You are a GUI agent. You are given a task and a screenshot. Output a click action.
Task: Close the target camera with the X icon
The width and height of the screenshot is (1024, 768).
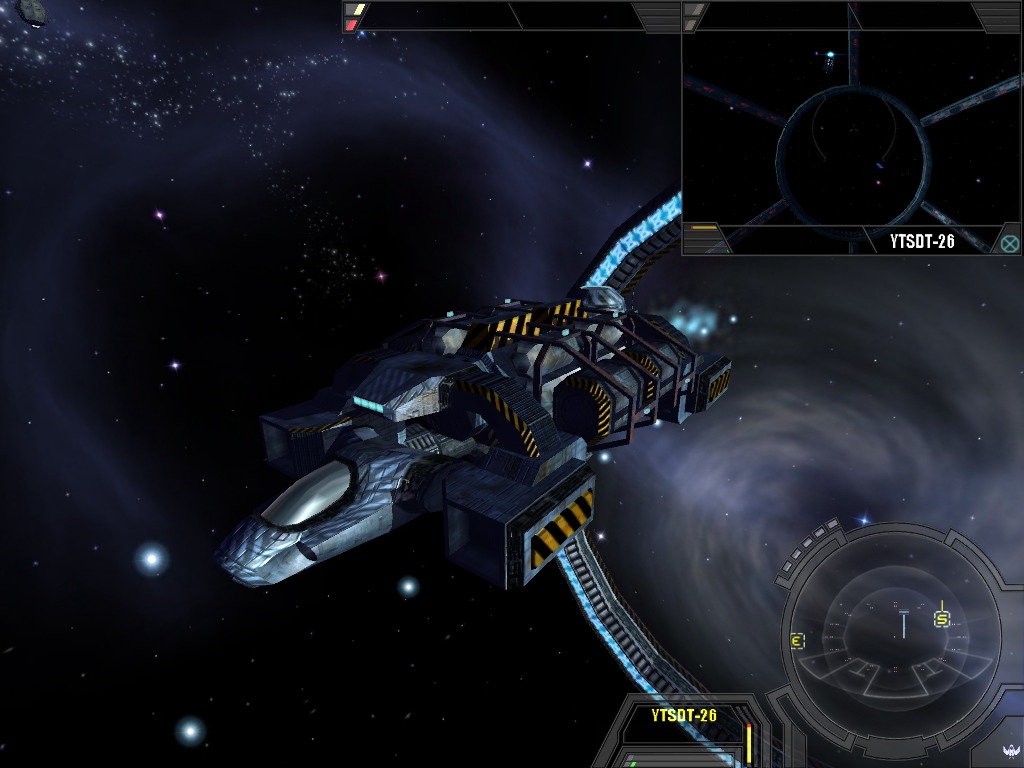click(1009, 242)
